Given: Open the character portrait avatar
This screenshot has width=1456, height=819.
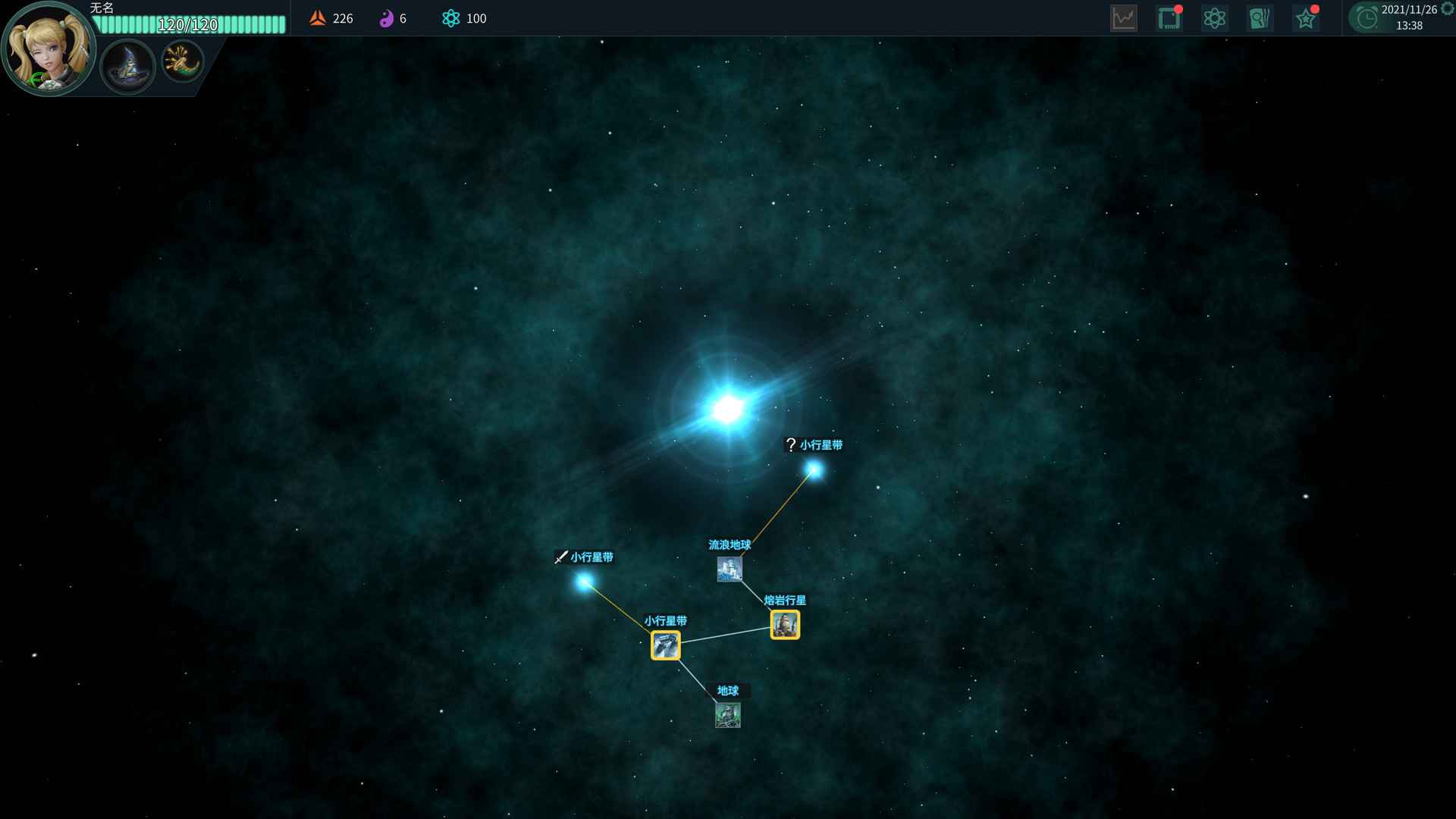Looking at the screenshot, I should coord(47,49).
